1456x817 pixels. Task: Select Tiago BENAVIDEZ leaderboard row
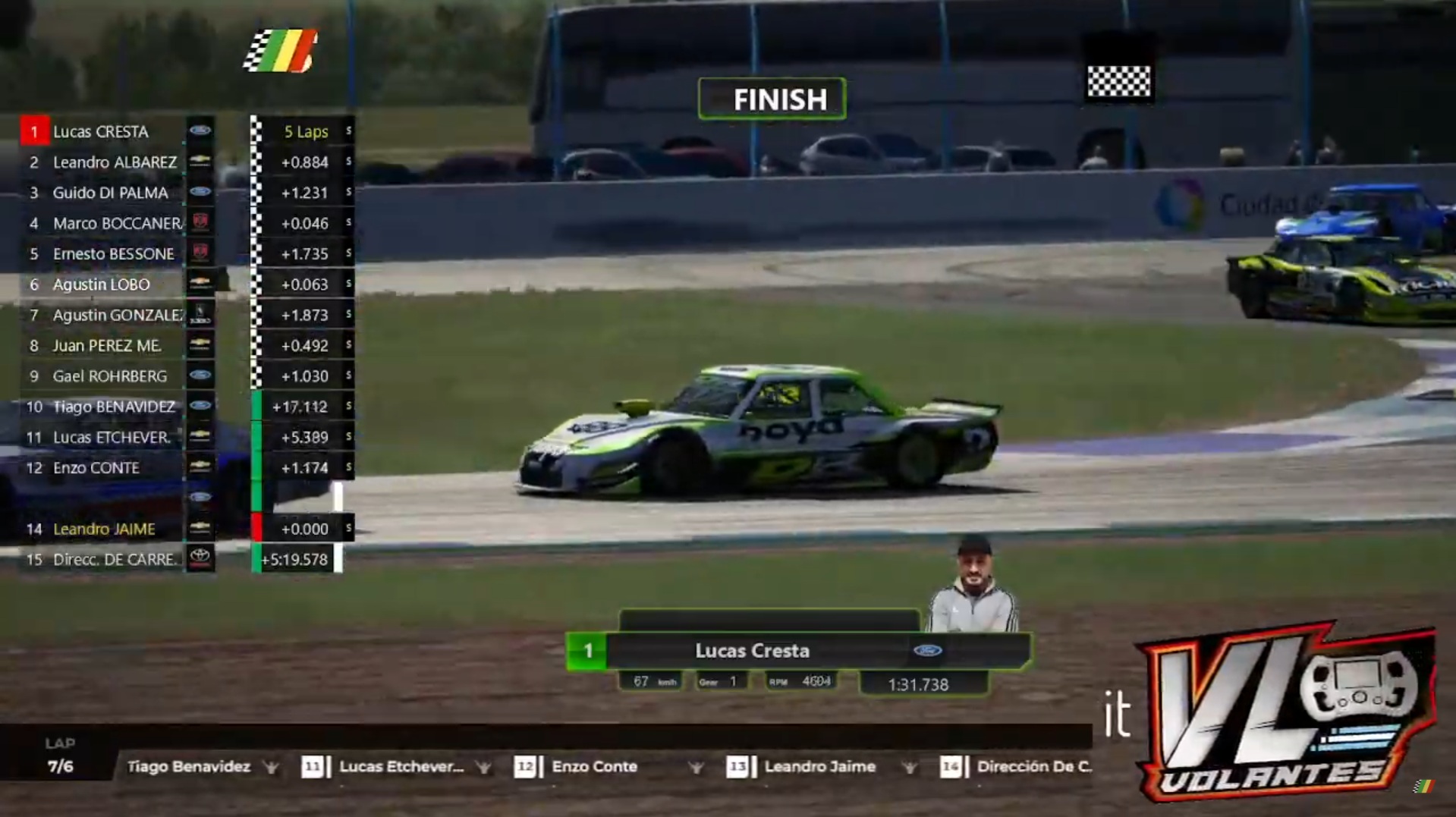[114, 407]
